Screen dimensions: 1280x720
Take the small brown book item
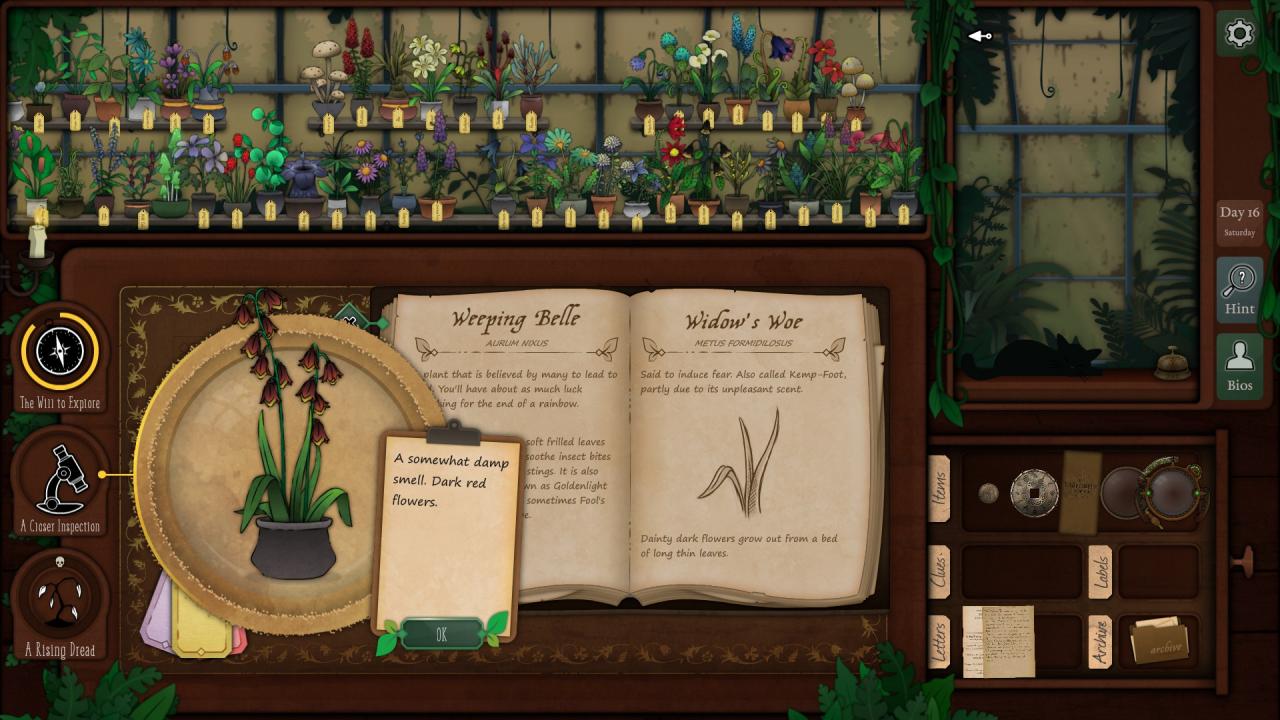coord(1079,491)
